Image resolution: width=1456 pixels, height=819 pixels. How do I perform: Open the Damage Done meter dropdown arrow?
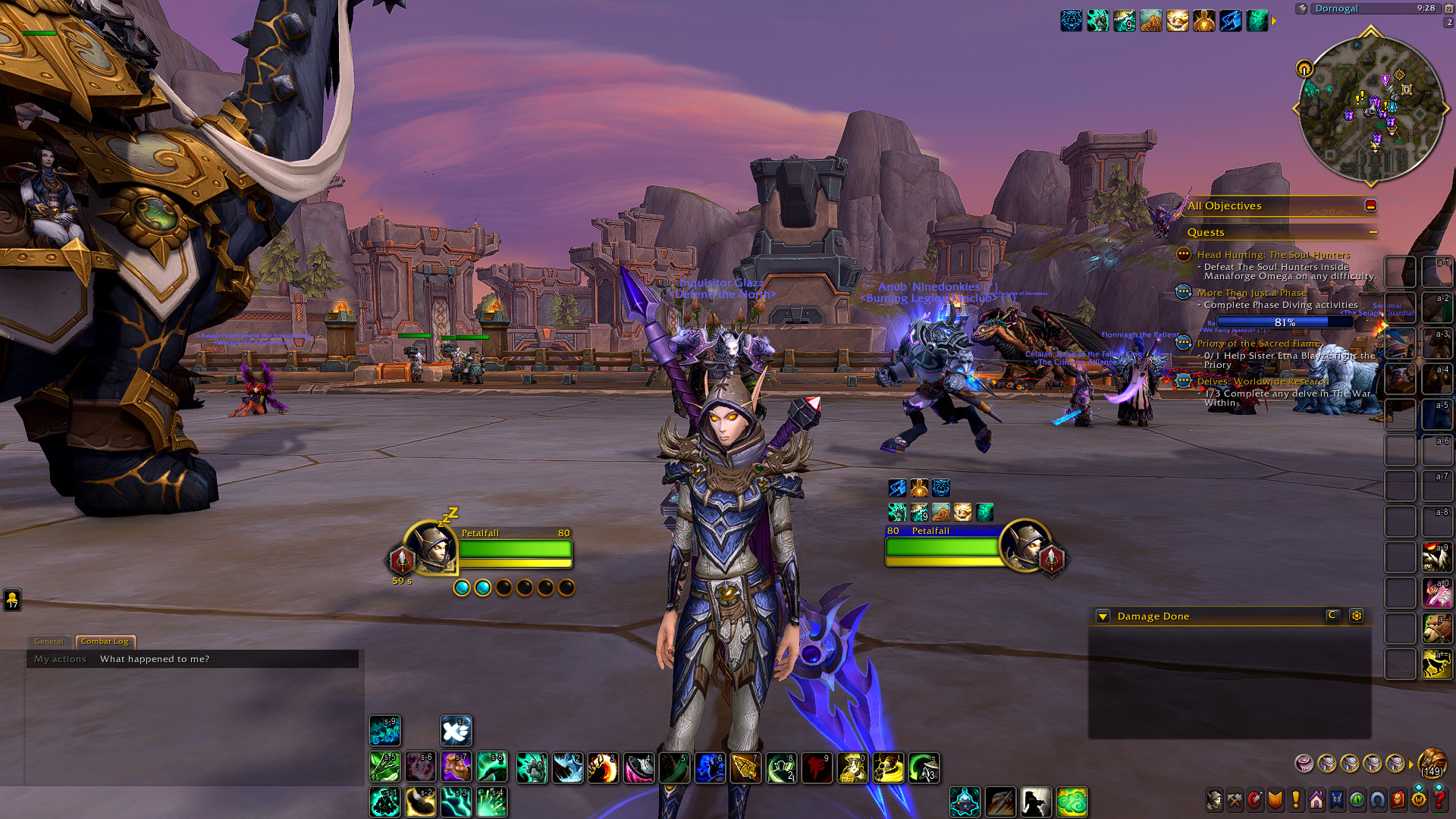1103,617
